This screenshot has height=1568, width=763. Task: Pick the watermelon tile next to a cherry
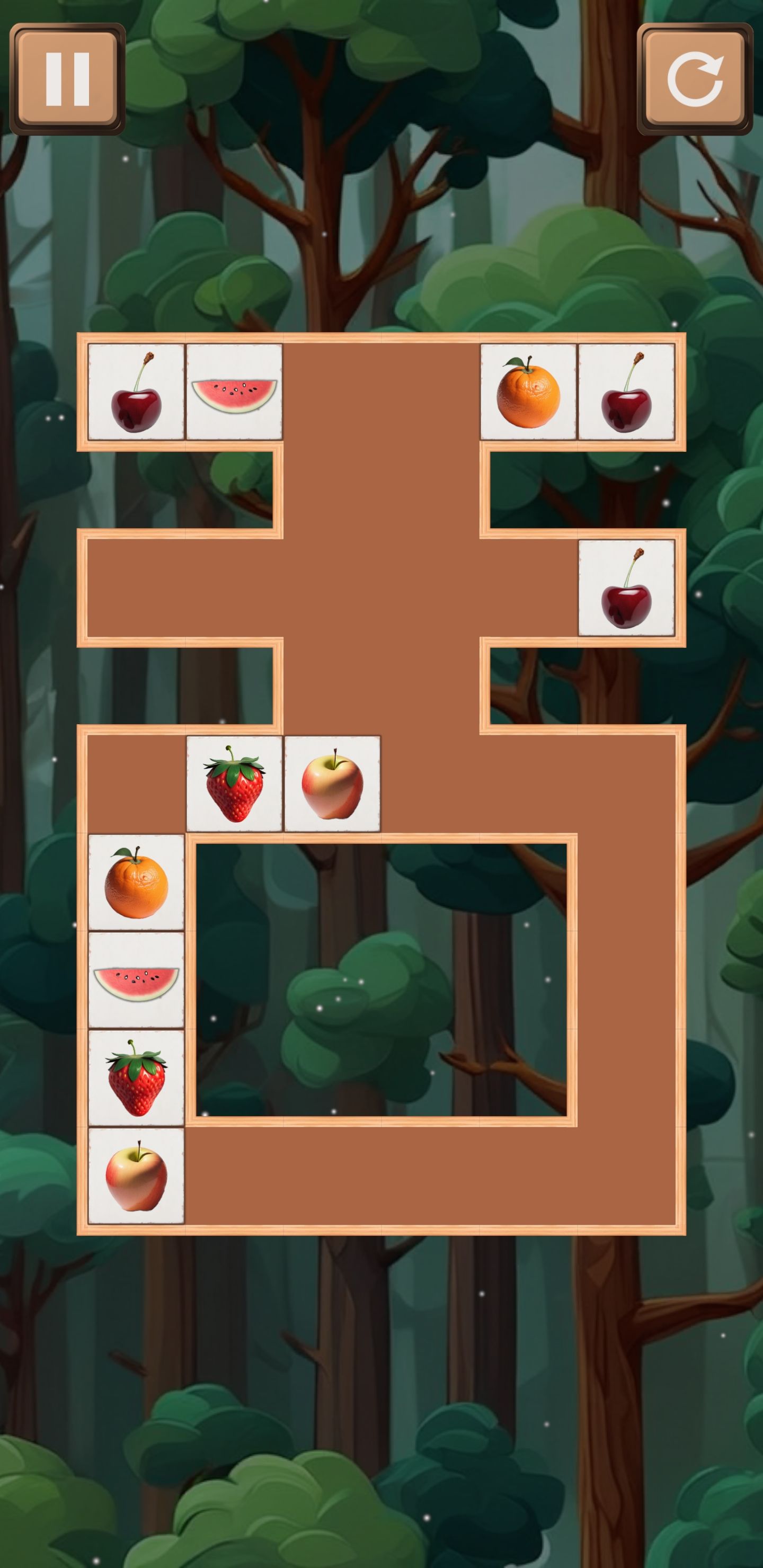coord(234,392)
